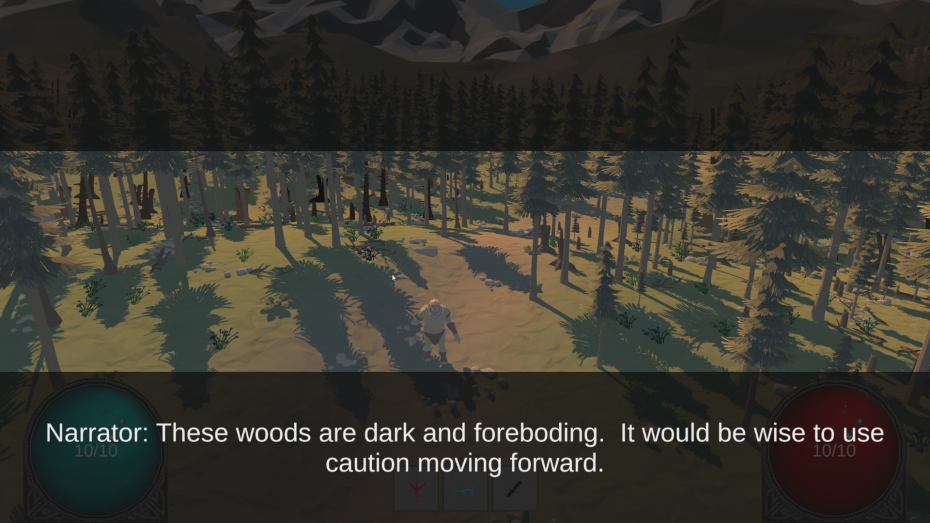Activate the blue lightning ability slot
The width and height of the screenshot is (930, 523).
(x=465, y=491)
